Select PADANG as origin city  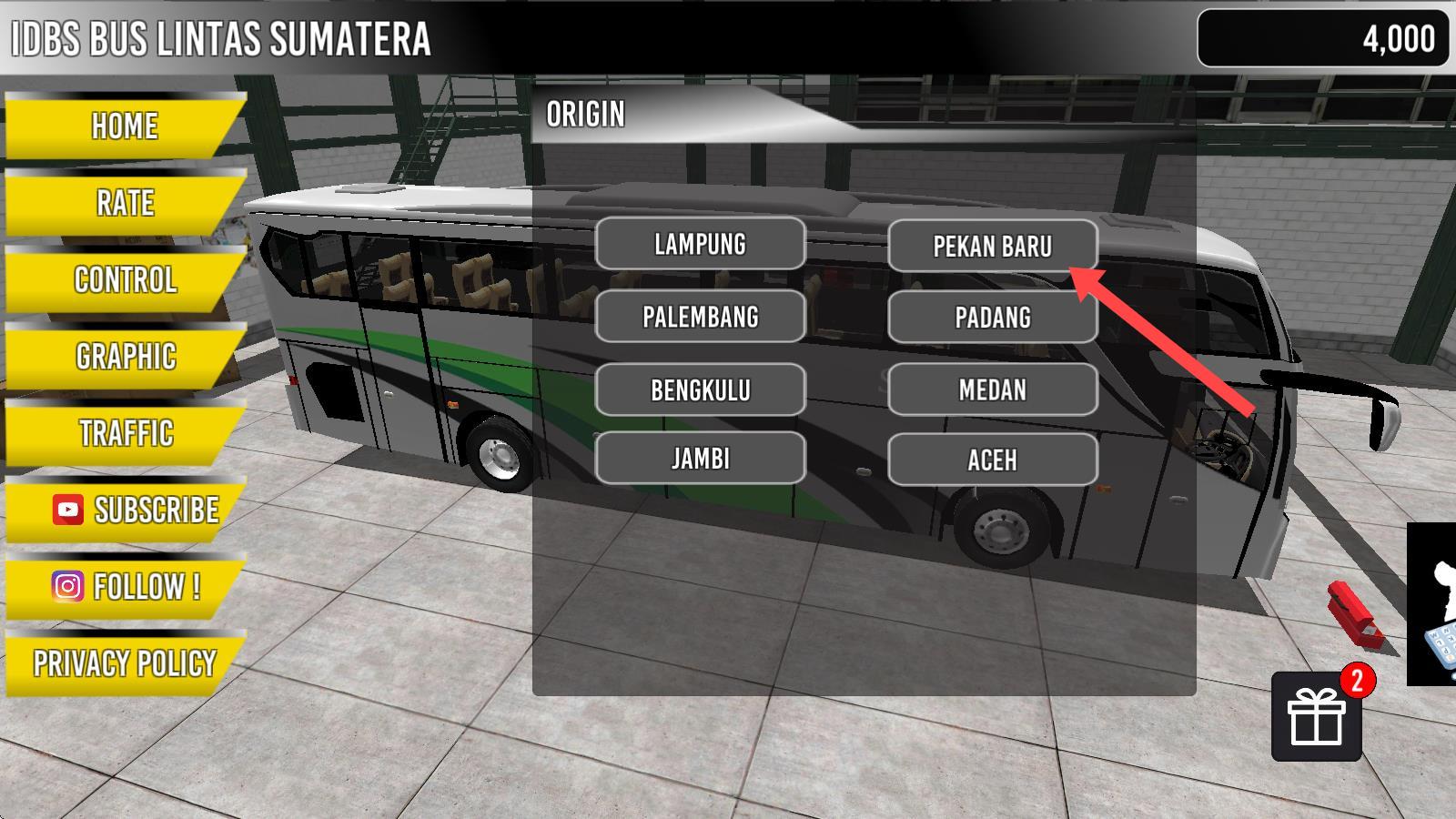pyautogui.click(x=992, y=318)
